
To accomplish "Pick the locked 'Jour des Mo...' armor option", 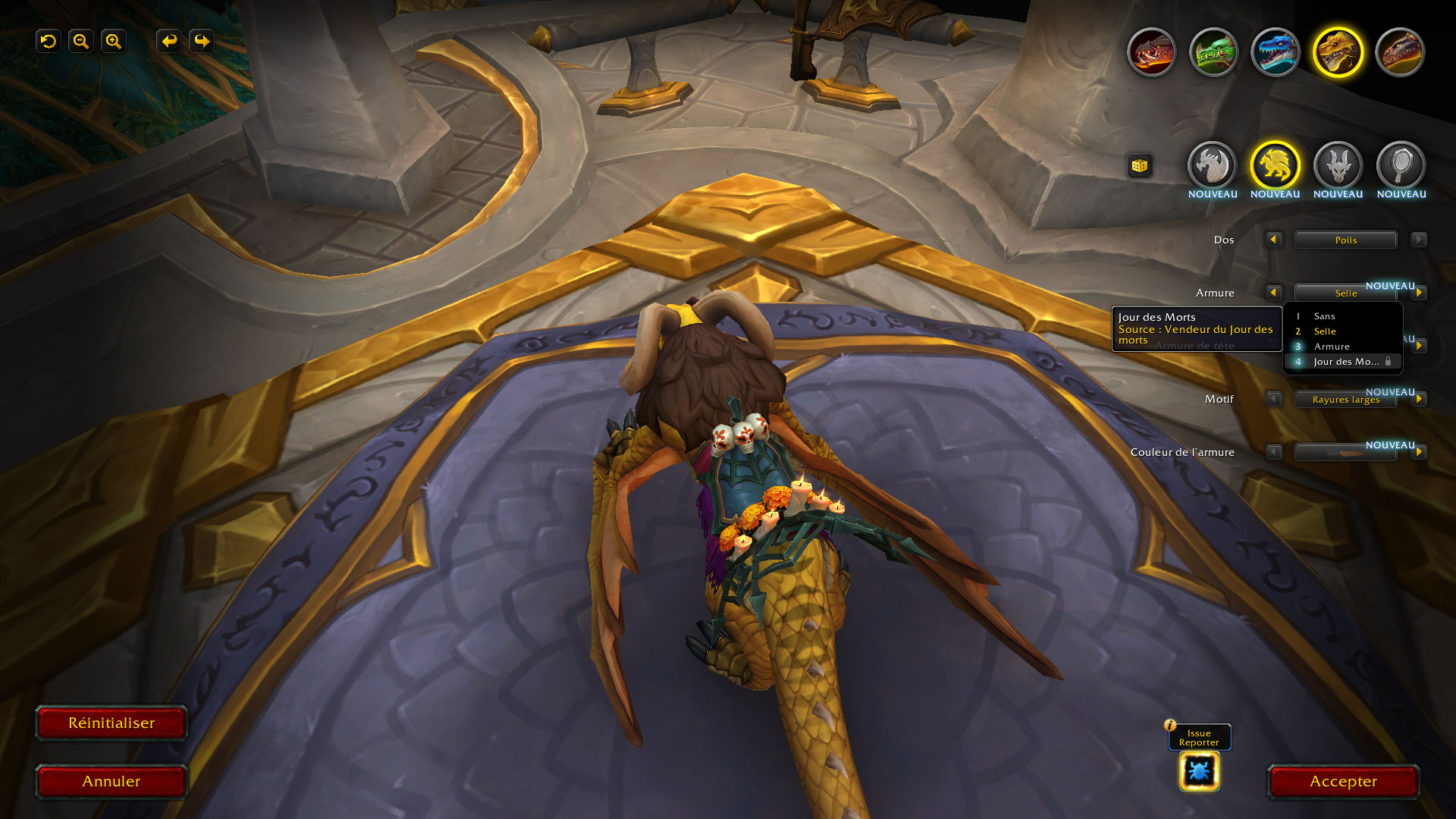I will click(1345, 362).
